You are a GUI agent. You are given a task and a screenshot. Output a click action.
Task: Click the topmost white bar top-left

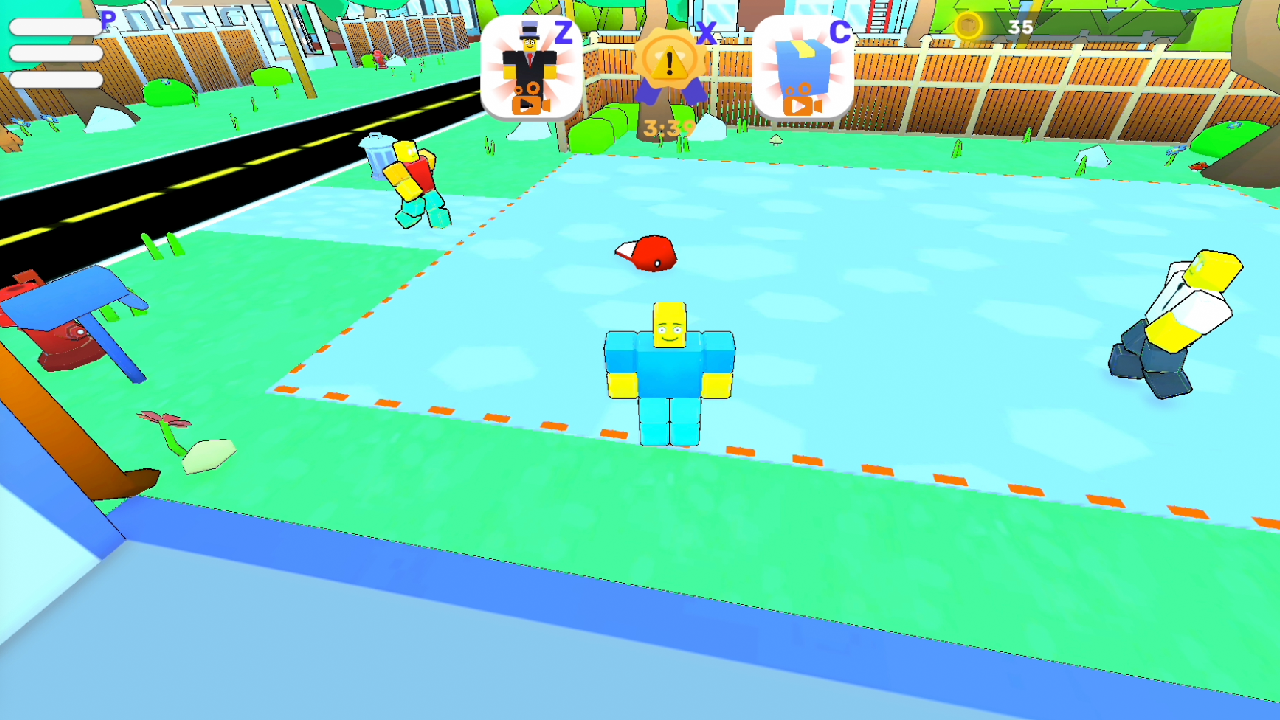pyautogui.click(x=55, y=25)
